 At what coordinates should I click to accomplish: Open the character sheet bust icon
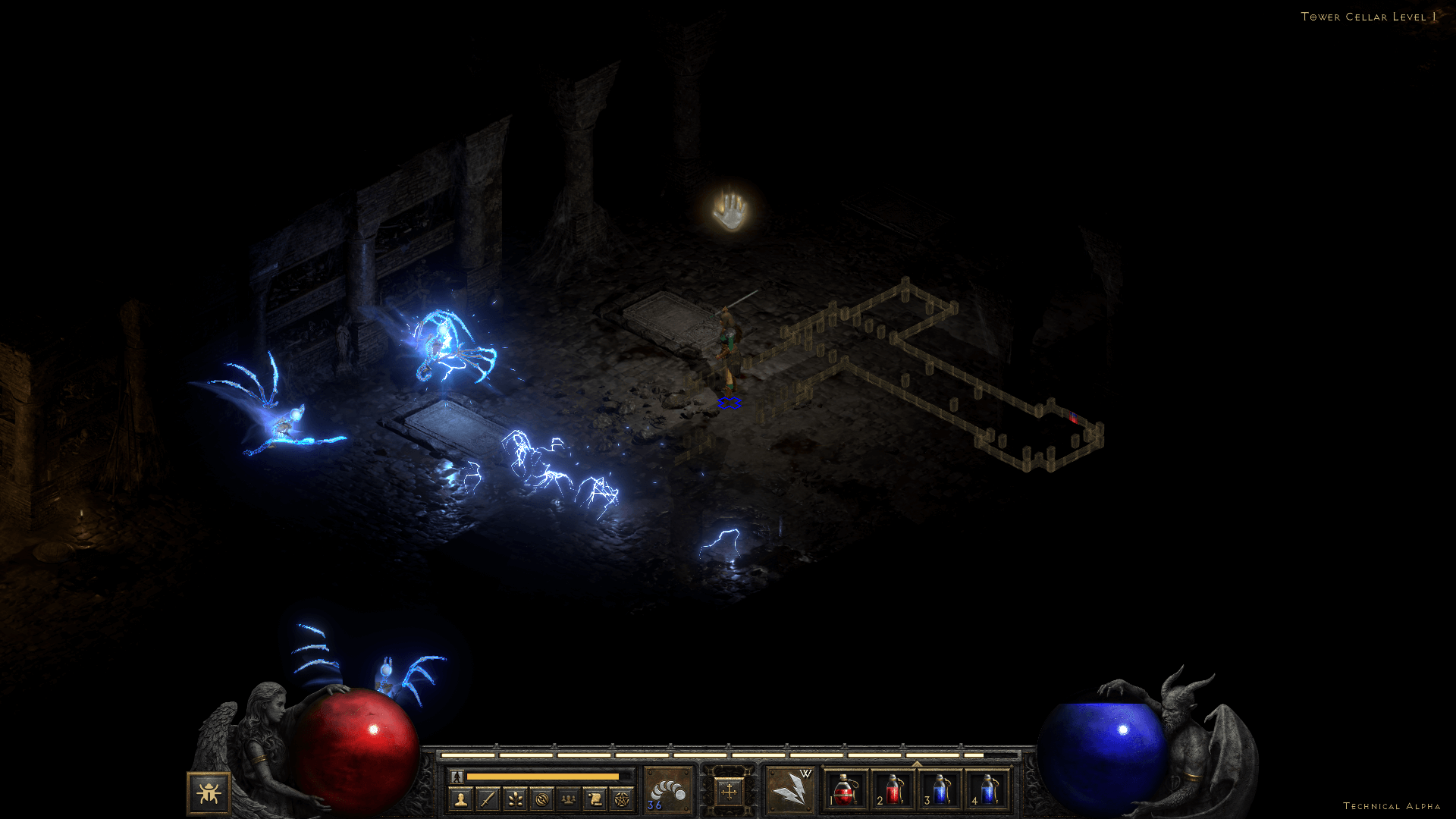pos(460,799)
